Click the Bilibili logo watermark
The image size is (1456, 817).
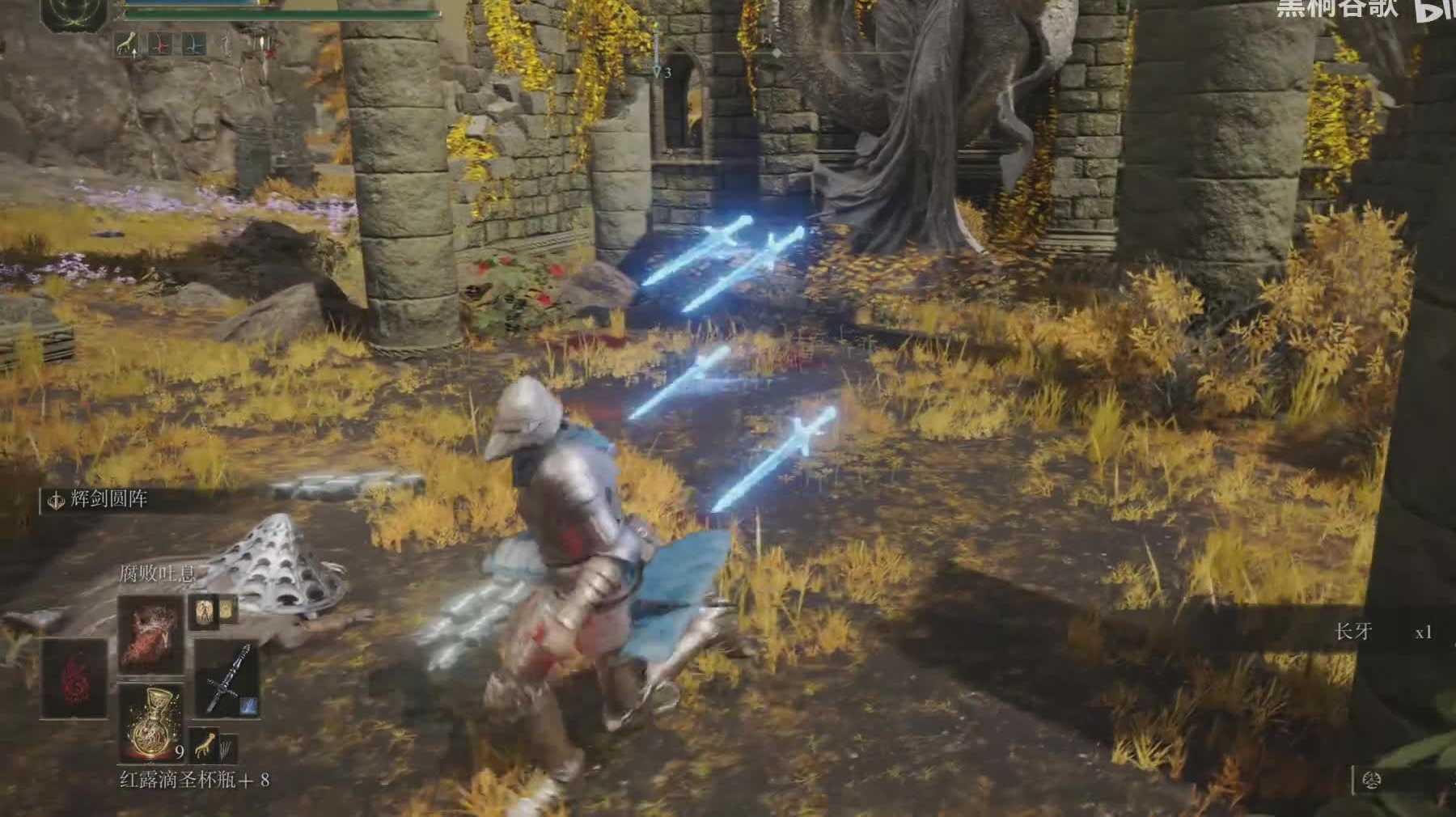[1436, 10]
